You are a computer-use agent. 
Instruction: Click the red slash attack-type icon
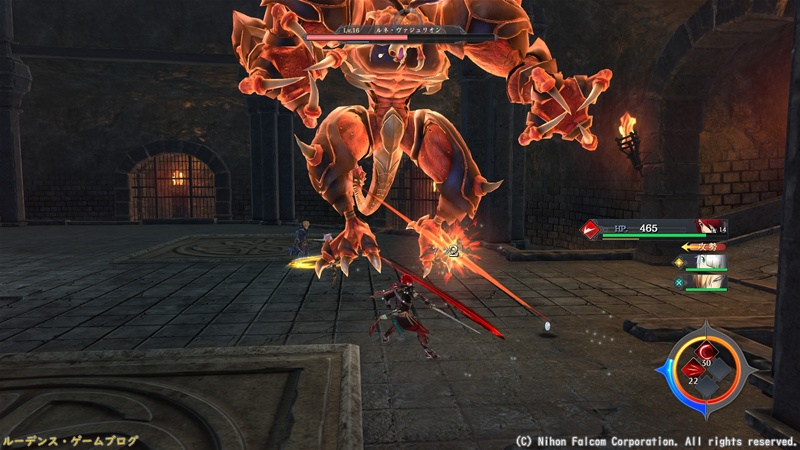[x=592, y=230]
